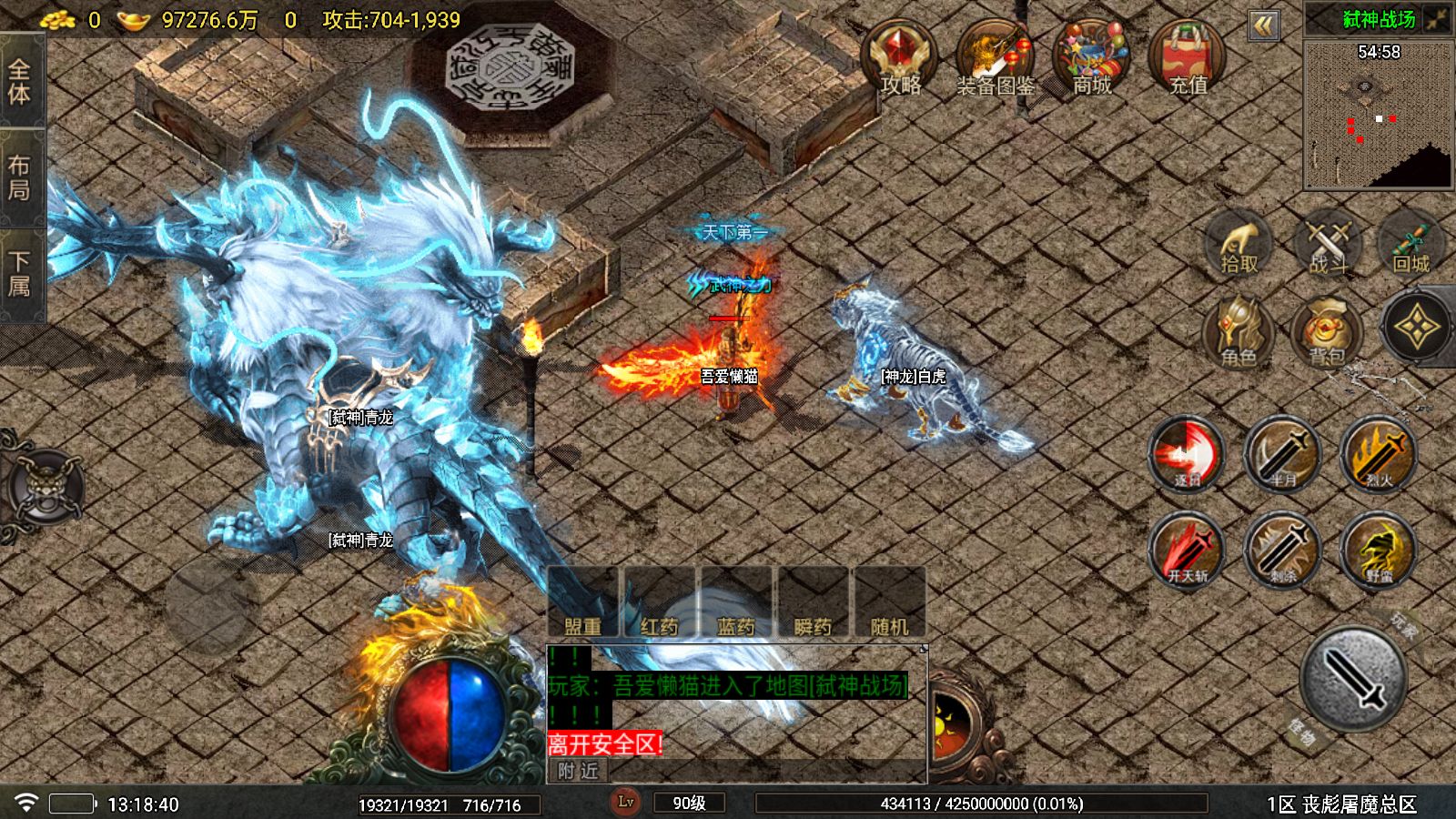Open the 角色 character sheet

[x=1239, y=332]
